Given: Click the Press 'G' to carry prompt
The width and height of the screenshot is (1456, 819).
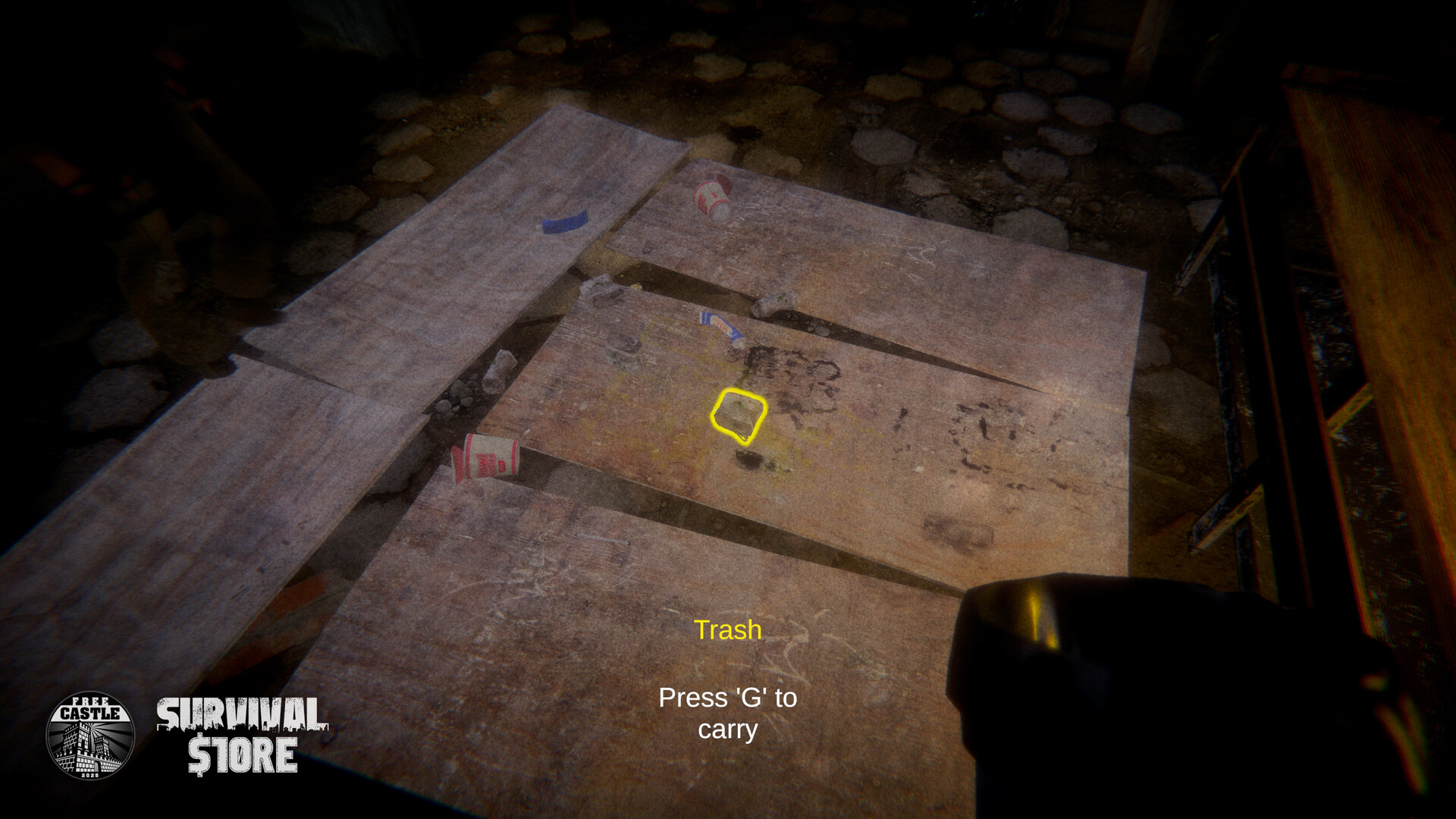Looking at the screenshot, I should pyautogui.click(x=728, y=714).
